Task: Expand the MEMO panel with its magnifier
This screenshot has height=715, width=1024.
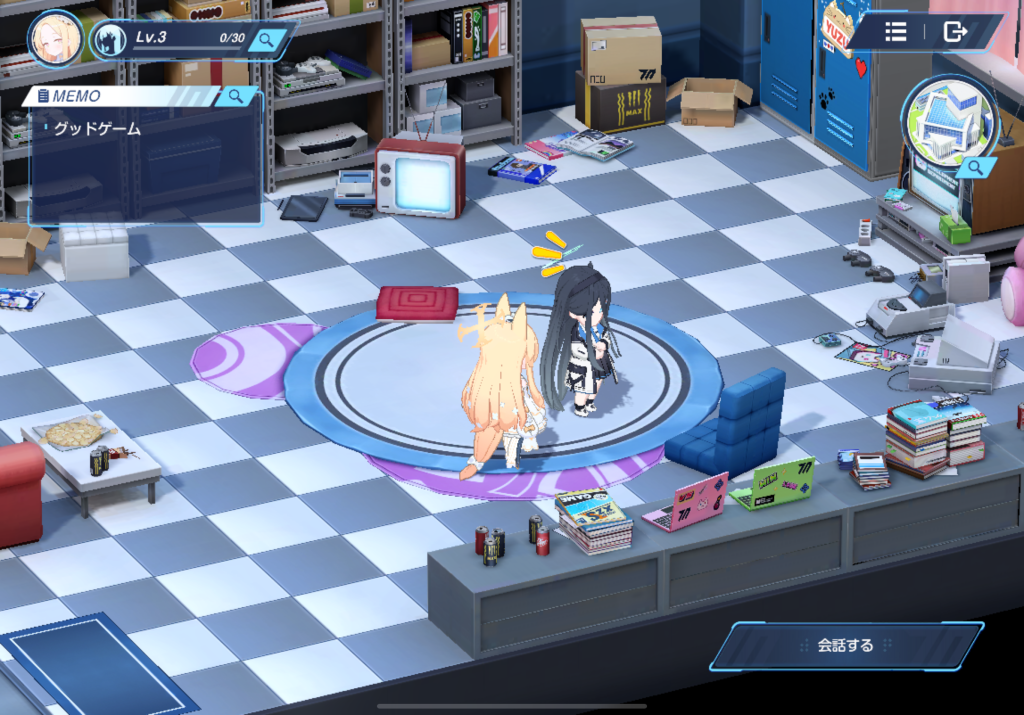Action: pos(236,96)
